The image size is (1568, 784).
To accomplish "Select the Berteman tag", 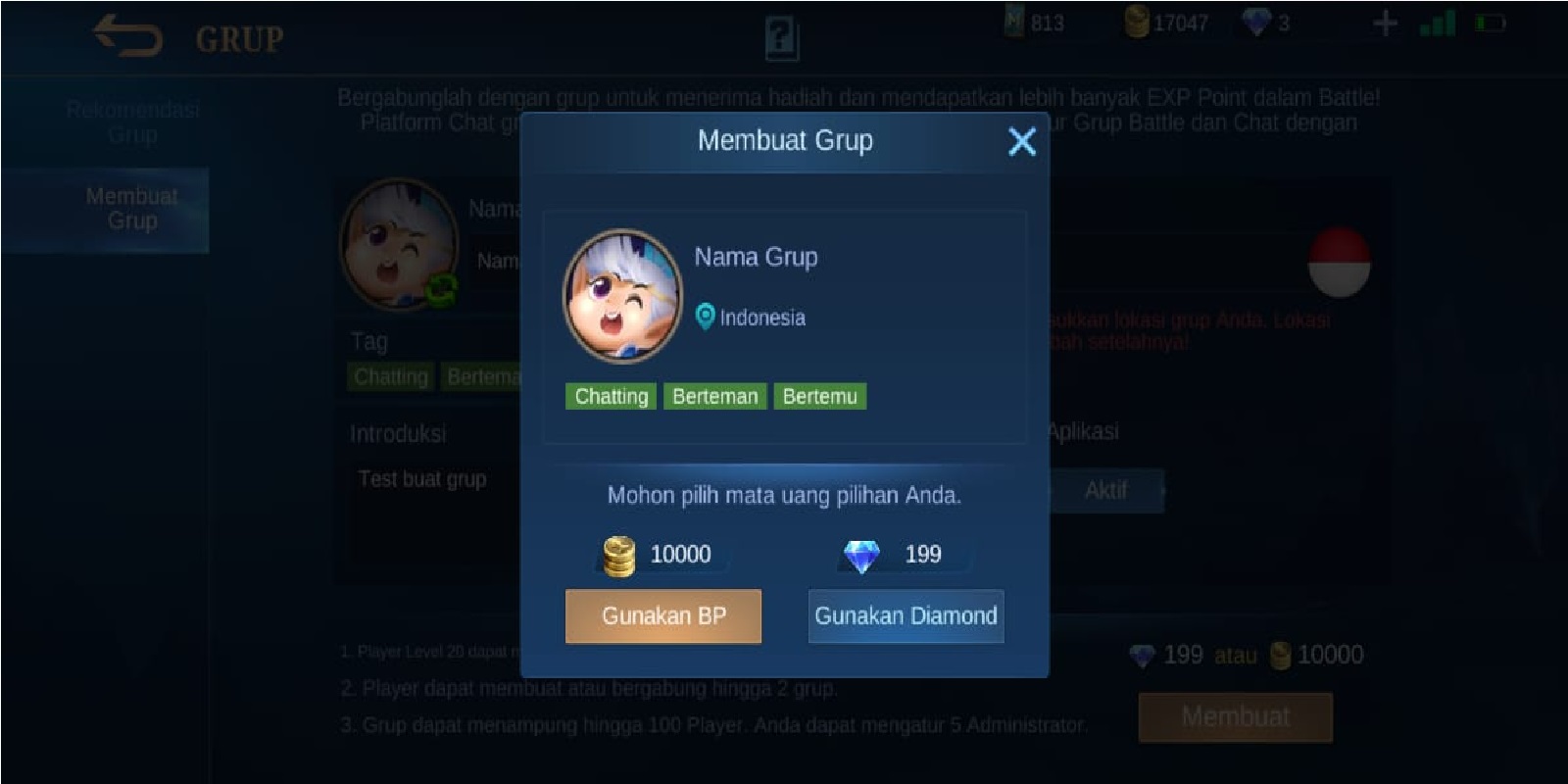I will coord(714,396).
